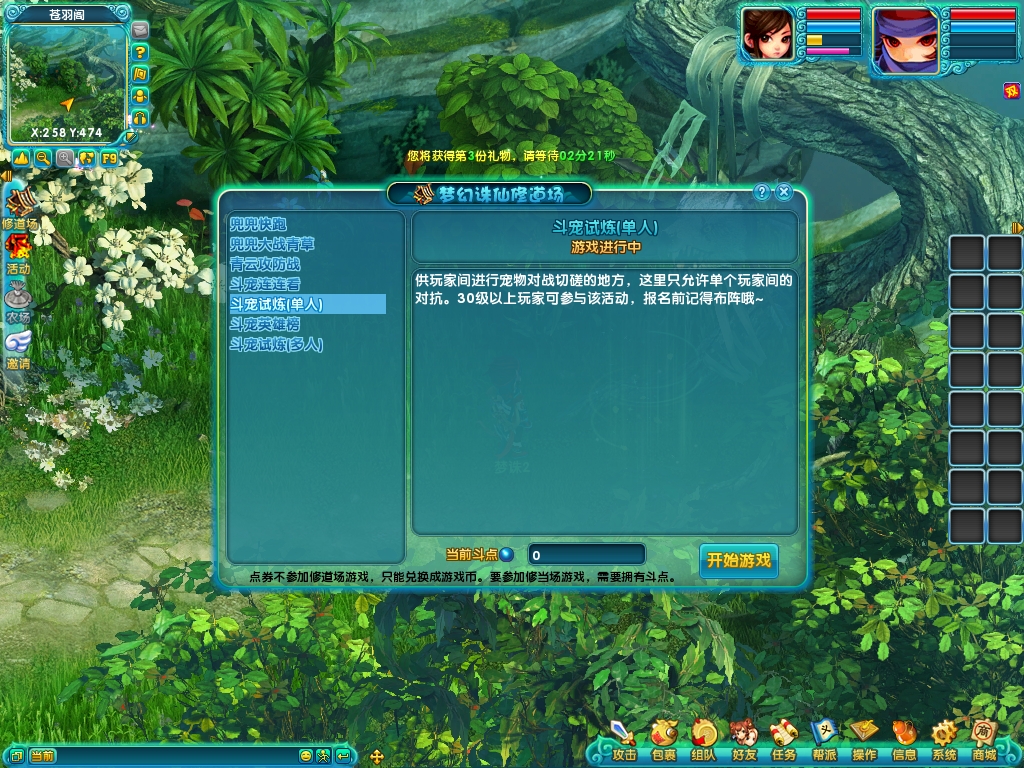1024x768 pixels.
Task: Close the 梦幻诛仙修道场 dialog
Action: 784,192
